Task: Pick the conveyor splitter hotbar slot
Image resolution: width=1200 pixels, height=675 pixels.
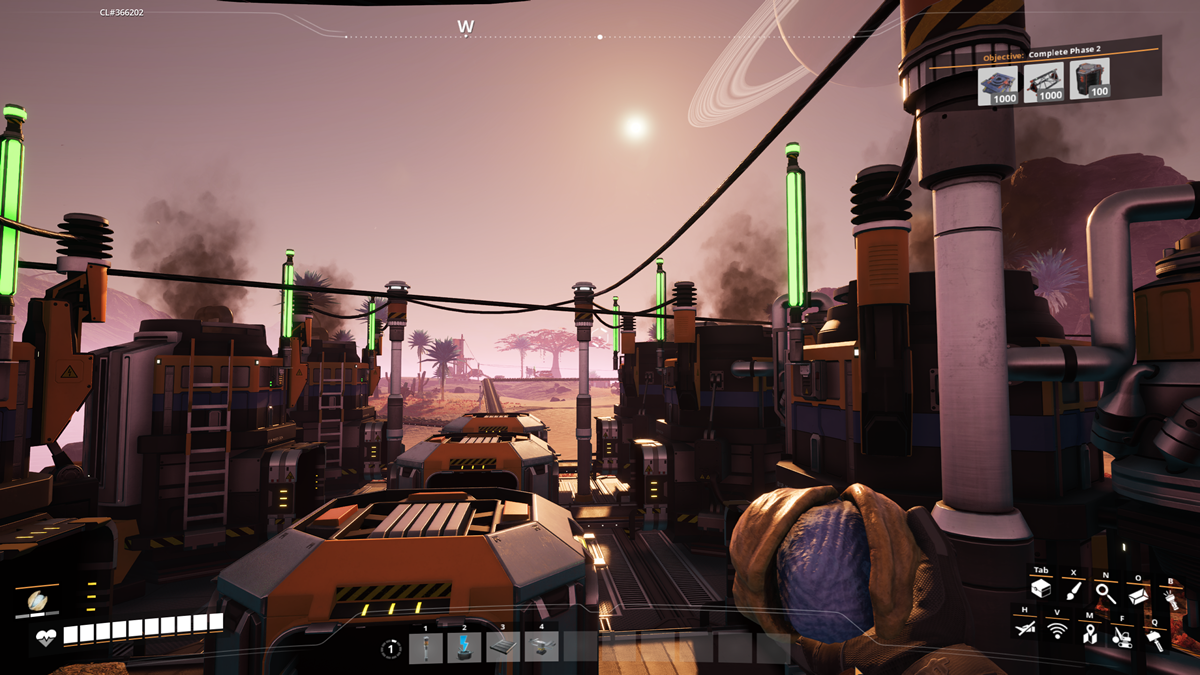Action: tap(542, 648)
